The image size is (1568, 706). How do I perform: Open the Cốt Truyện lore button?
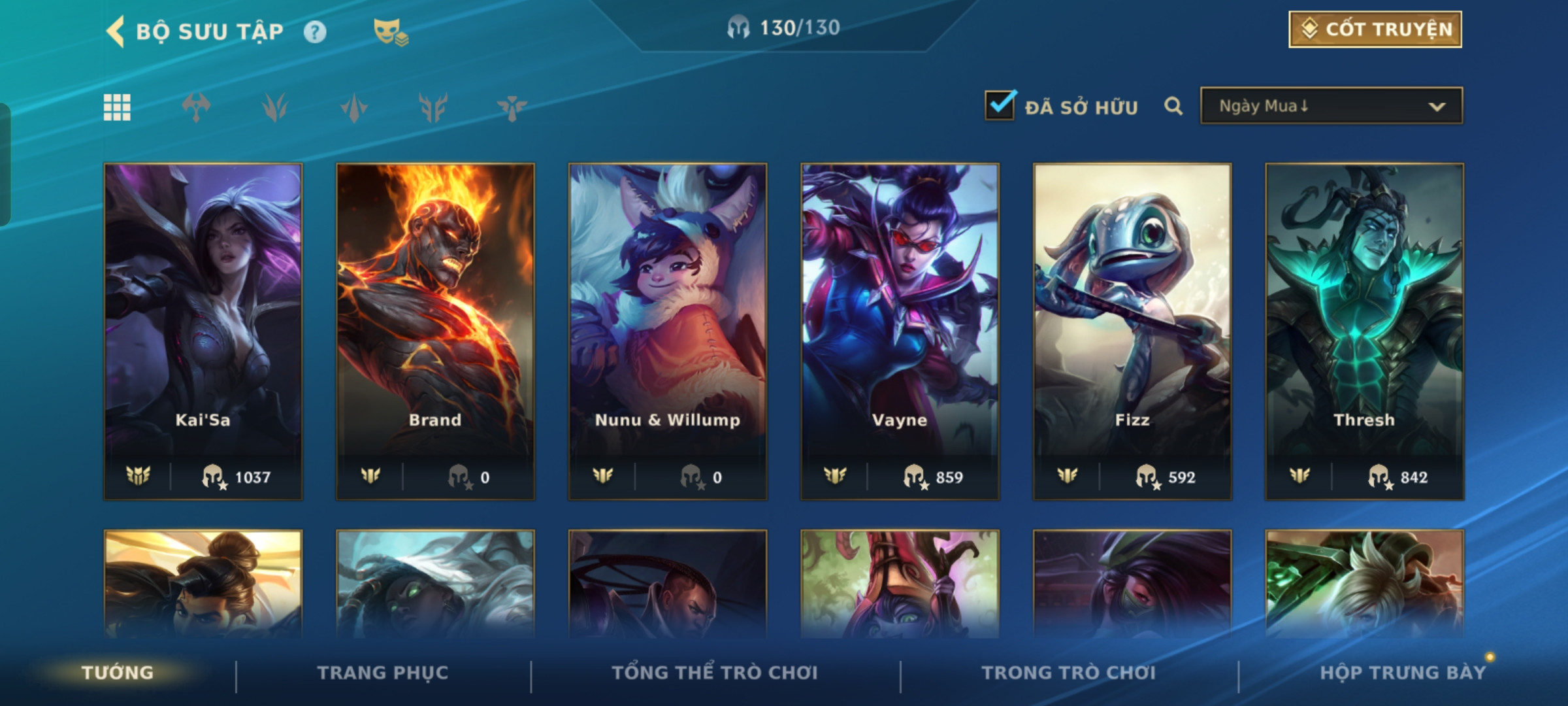click(x=1375, y=29)
